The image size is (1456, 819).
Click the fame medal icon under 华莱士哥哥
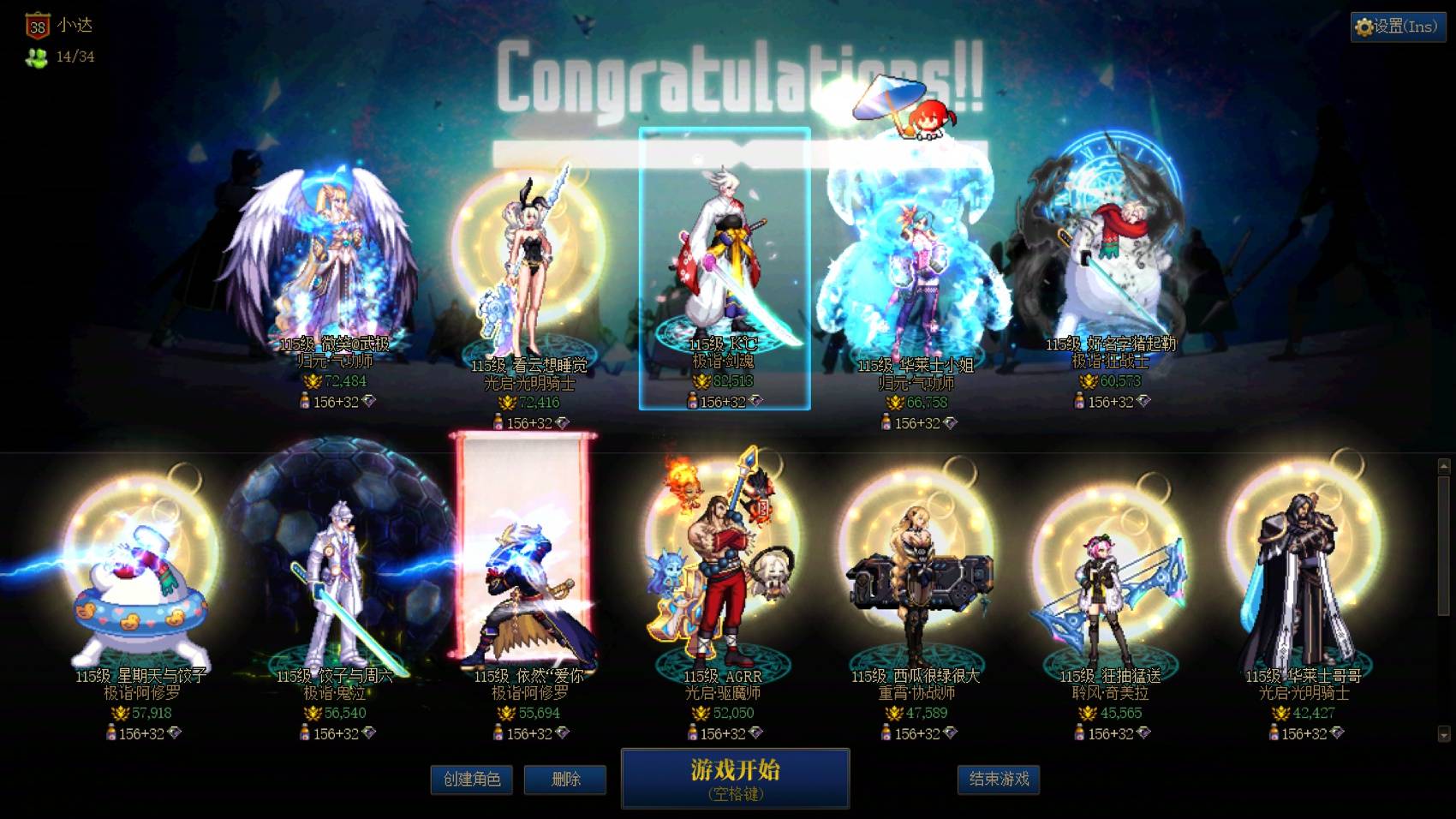coord(1281,714)
